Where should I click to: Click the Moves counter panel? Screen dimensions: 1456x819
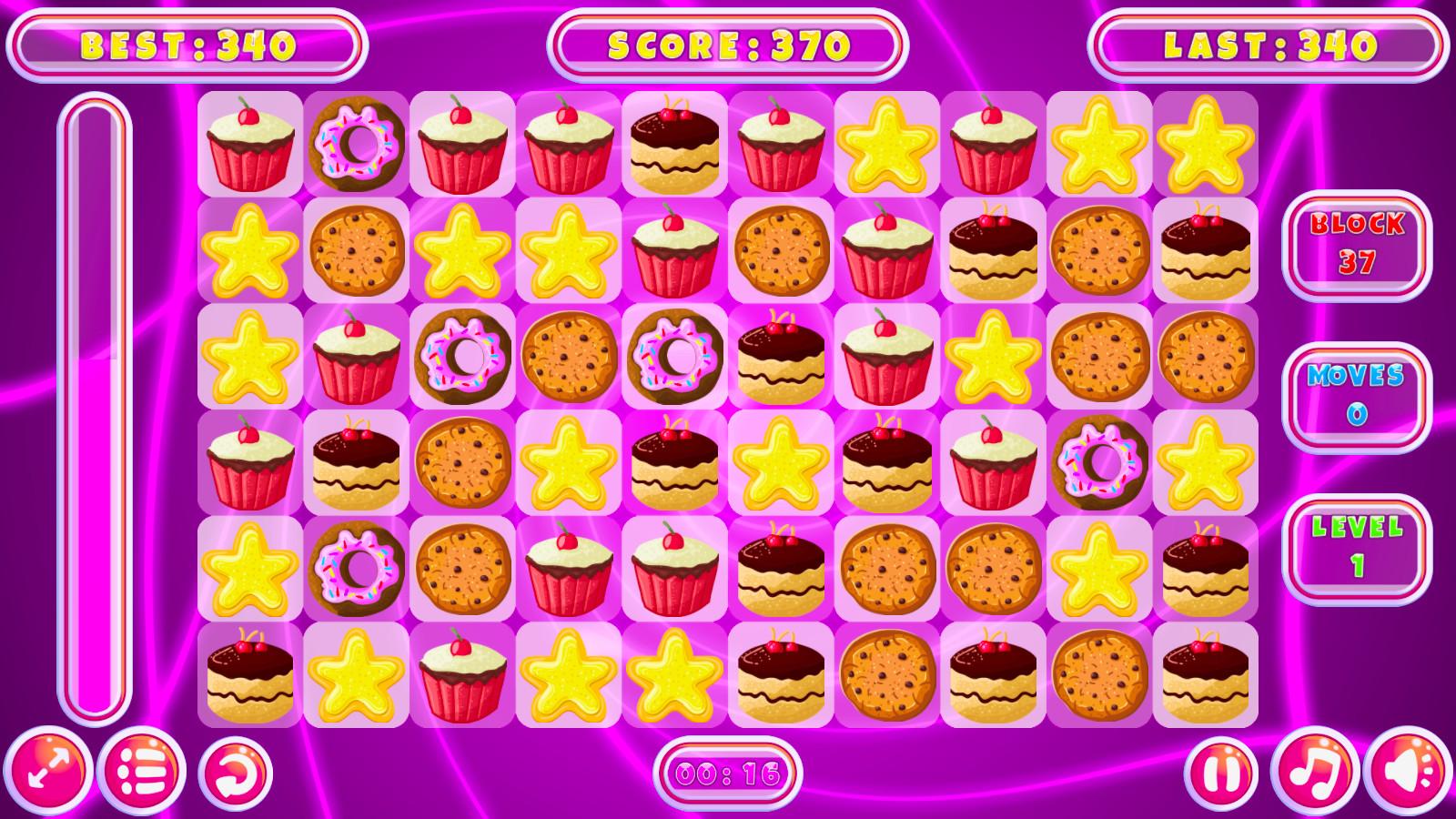pos(1358,396)
